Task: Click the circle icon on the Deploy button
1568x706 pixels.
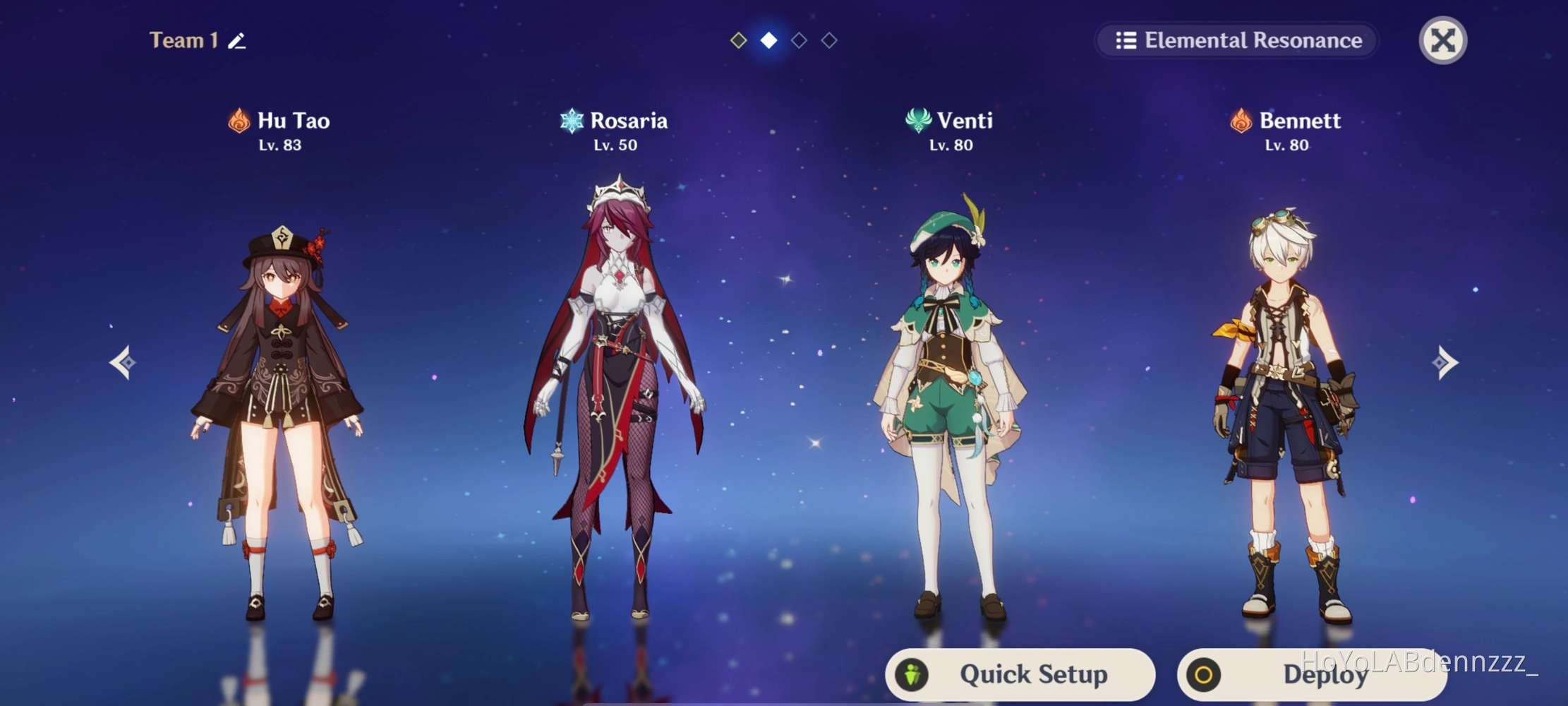Action: click(x=1205, y=676)
